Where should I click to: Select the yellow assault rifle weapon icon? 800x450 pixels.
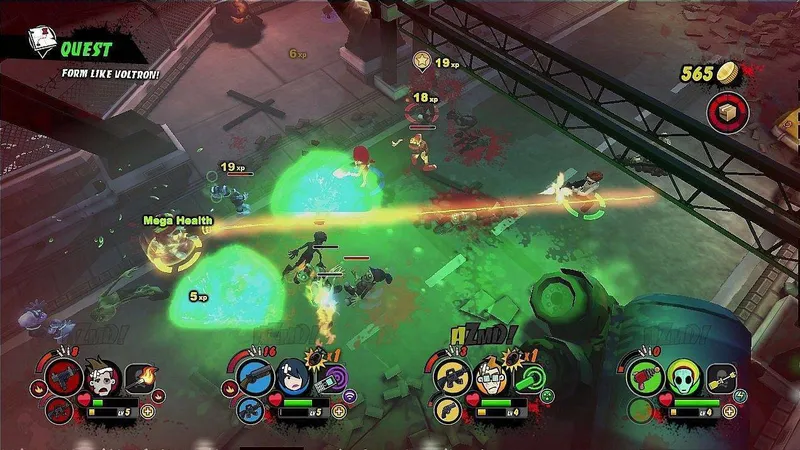[x=451, y=378]
